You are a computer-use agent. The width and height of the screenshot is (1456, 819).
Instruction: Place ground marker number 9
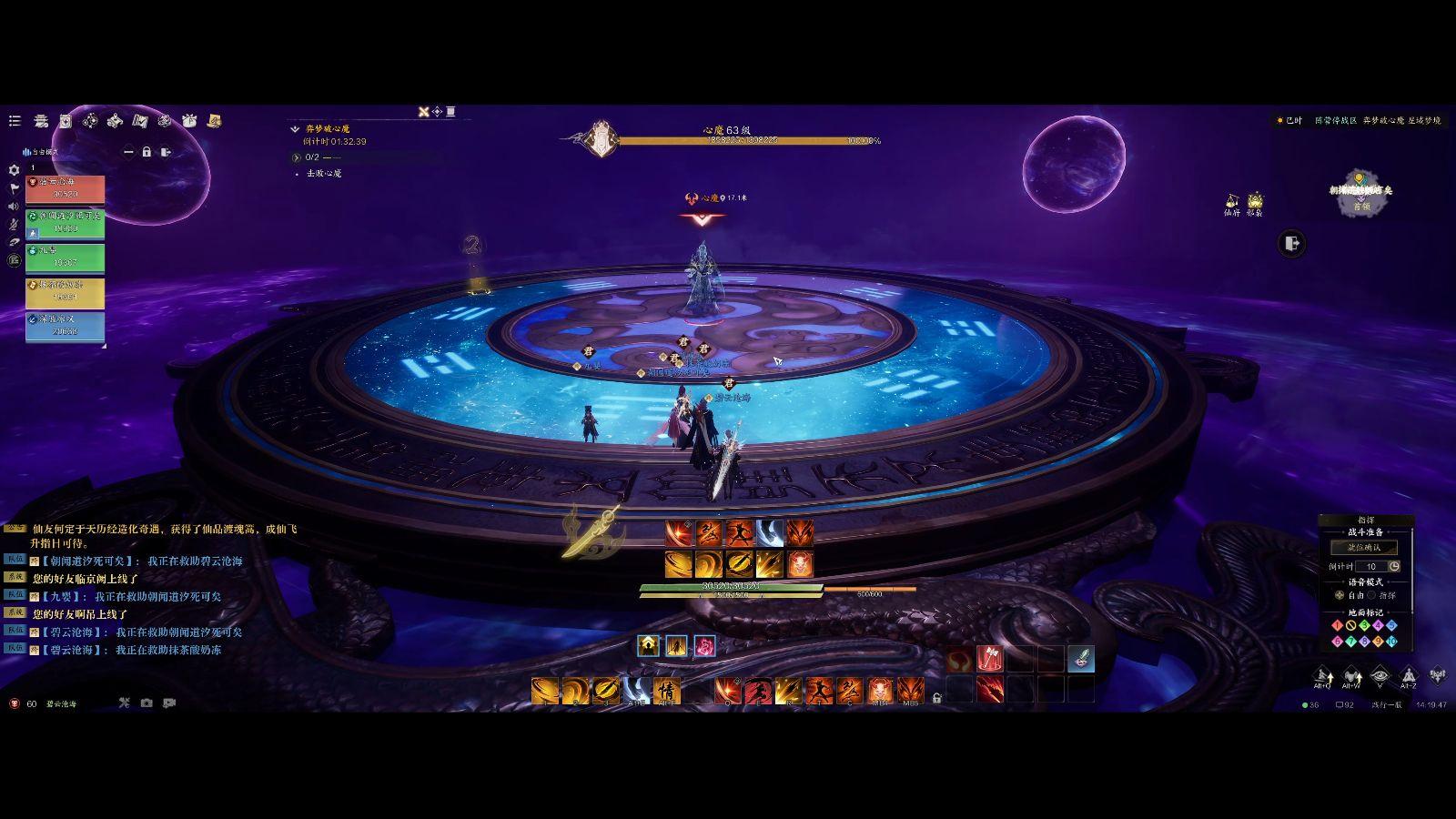coord(1378,642)
